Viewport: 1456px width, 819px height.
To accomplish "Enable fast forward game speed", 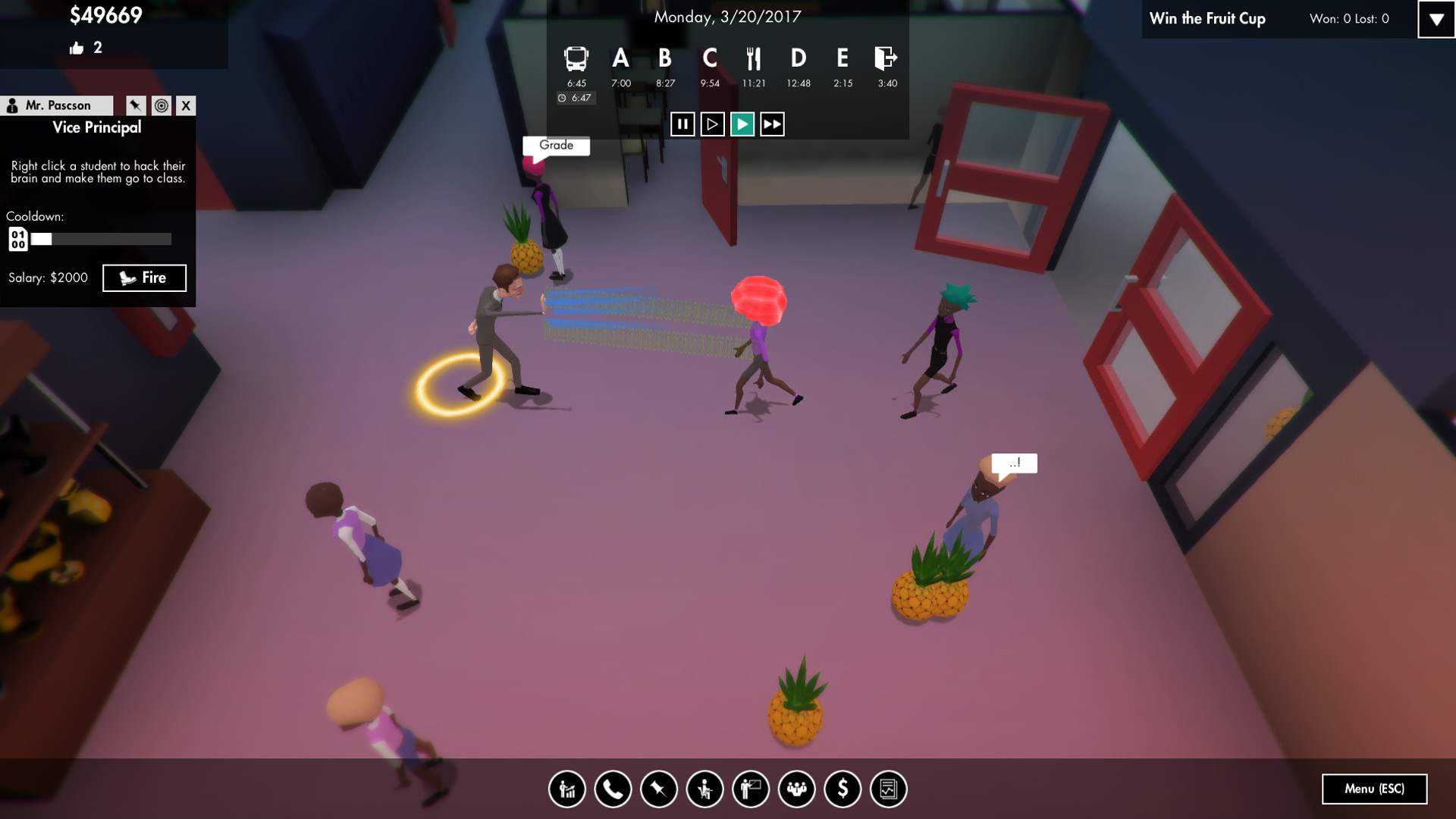I will (770, 124).
